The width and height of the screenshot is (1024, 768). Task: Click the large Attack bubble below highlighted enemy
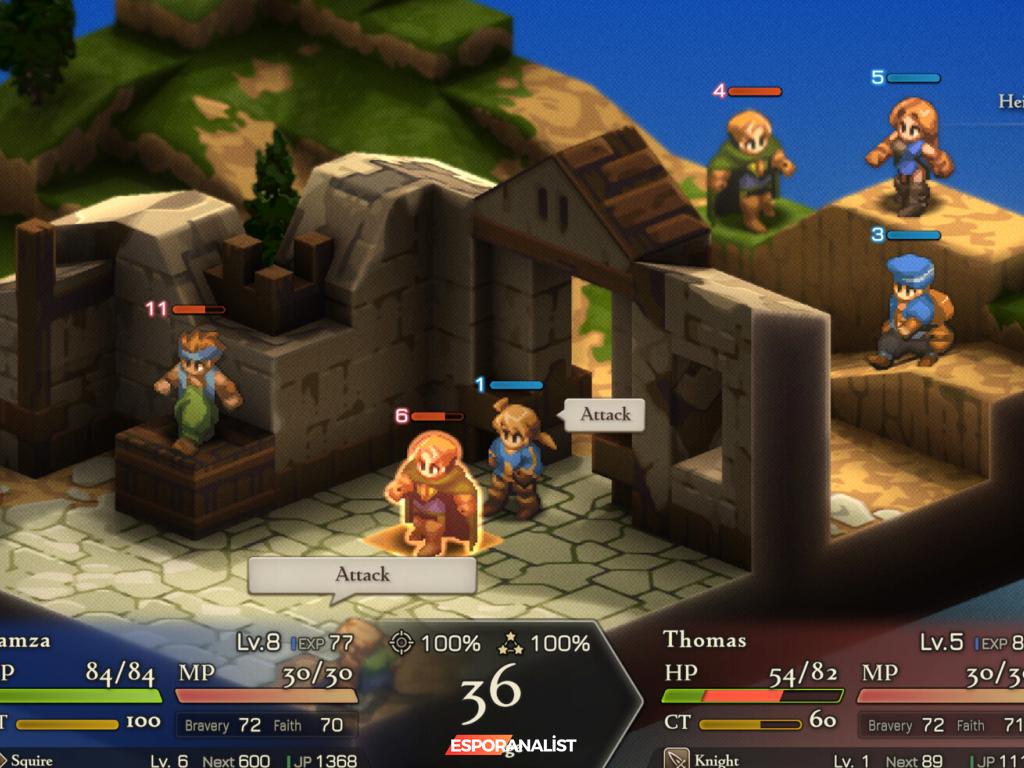coord(361,575)
